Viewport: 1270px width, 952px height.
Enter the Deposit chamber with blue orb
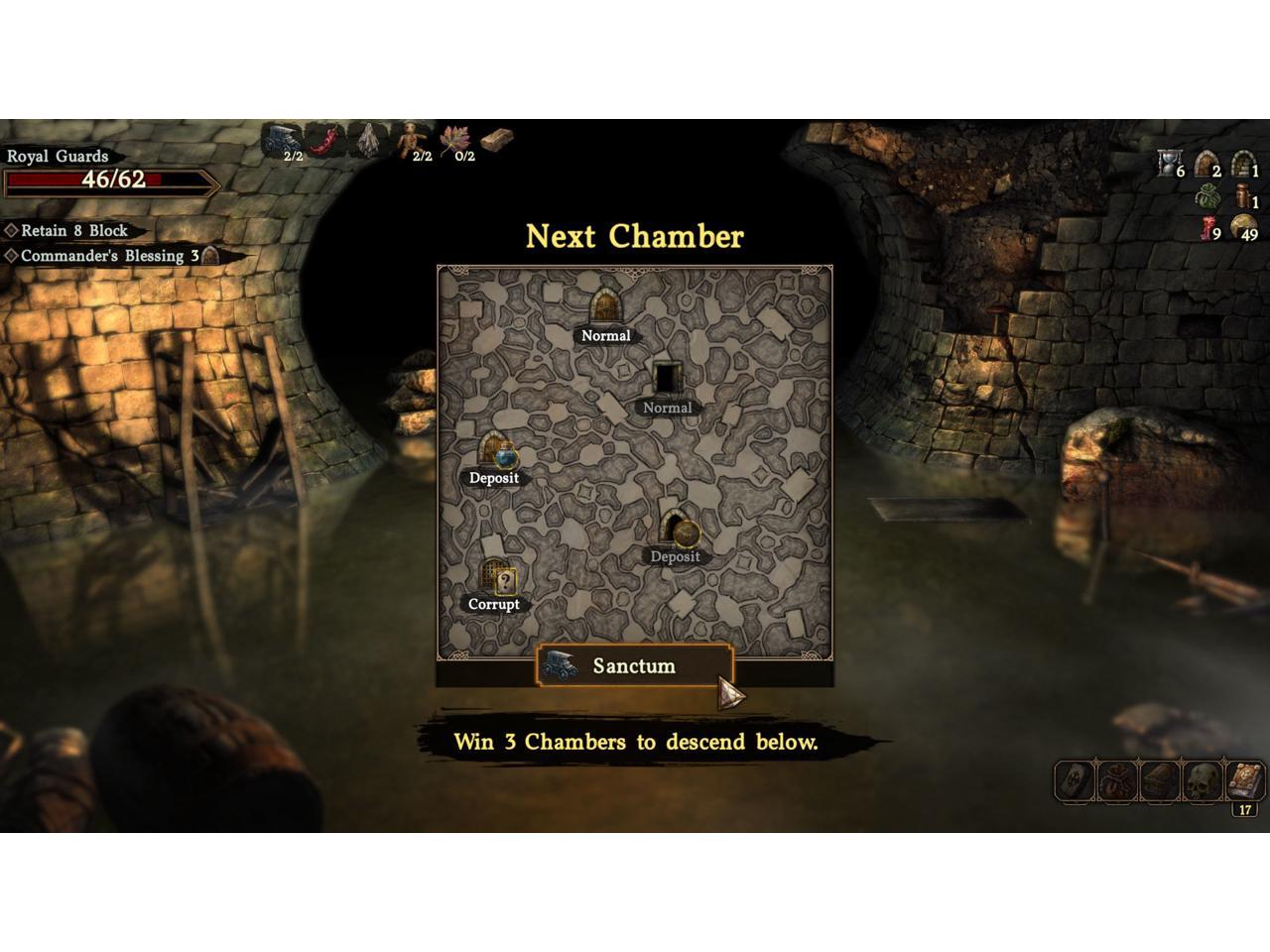(495, 451)
